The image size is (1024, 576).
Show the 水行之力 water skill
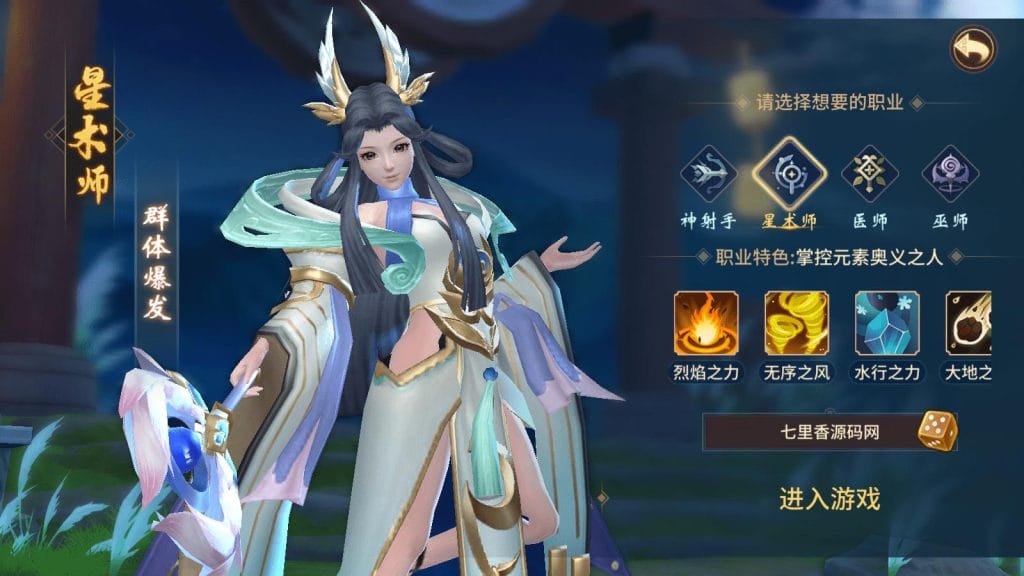click(886, 323)
